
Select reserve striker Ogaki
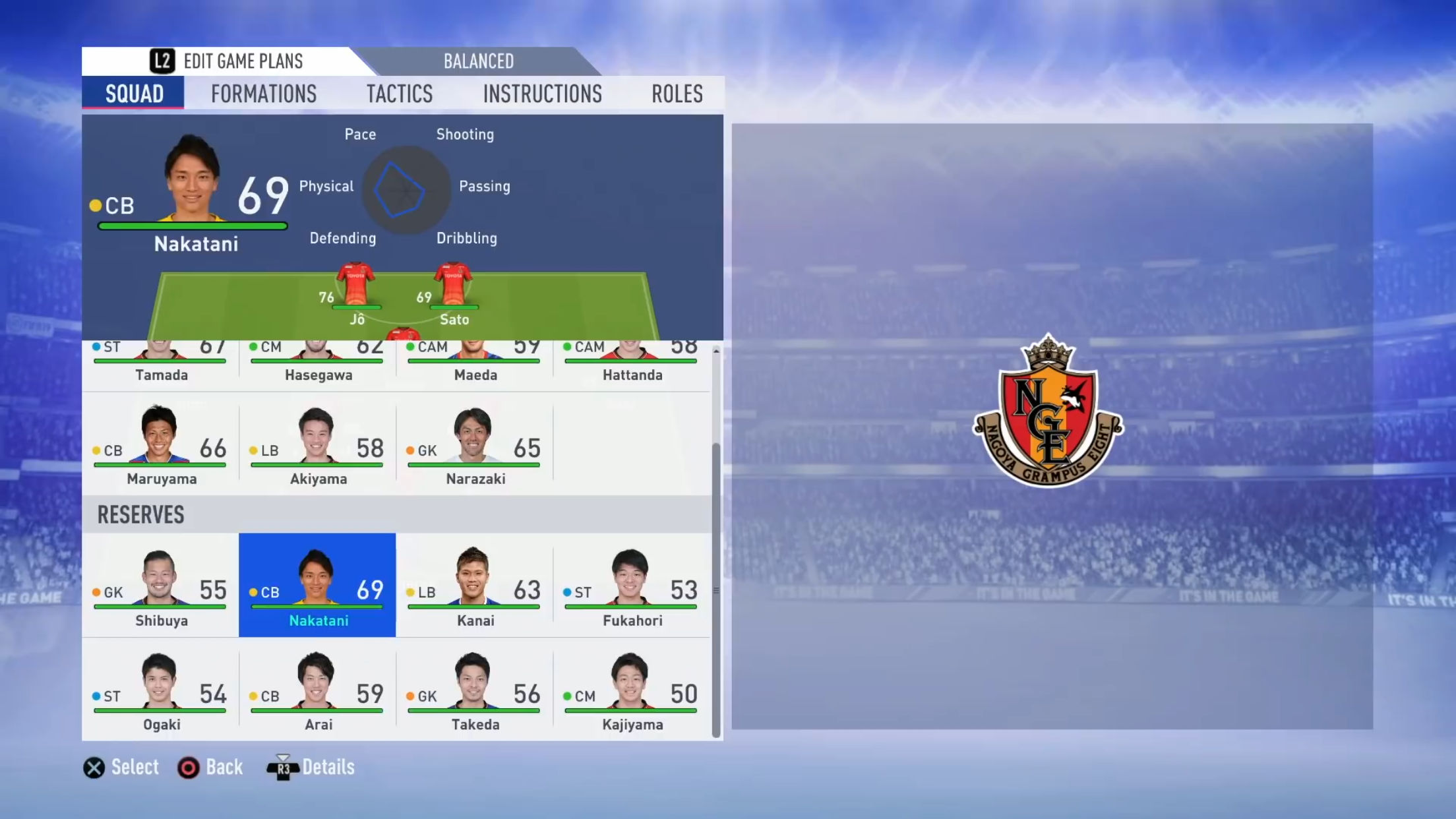pyautogui.click(x=160, y=689)
